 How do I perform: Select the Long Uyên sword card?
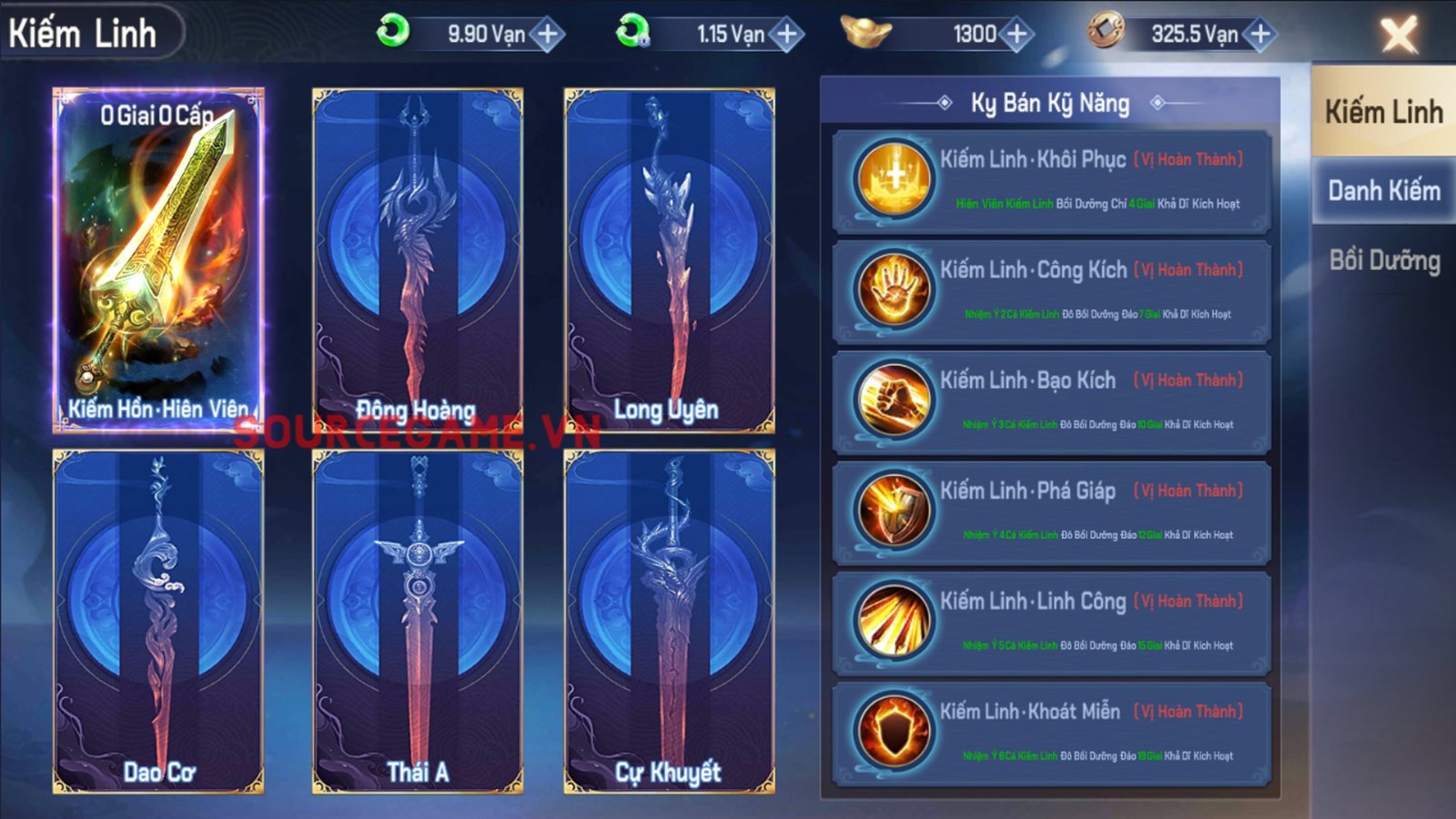pyautogui.click(x=669, y=259)
